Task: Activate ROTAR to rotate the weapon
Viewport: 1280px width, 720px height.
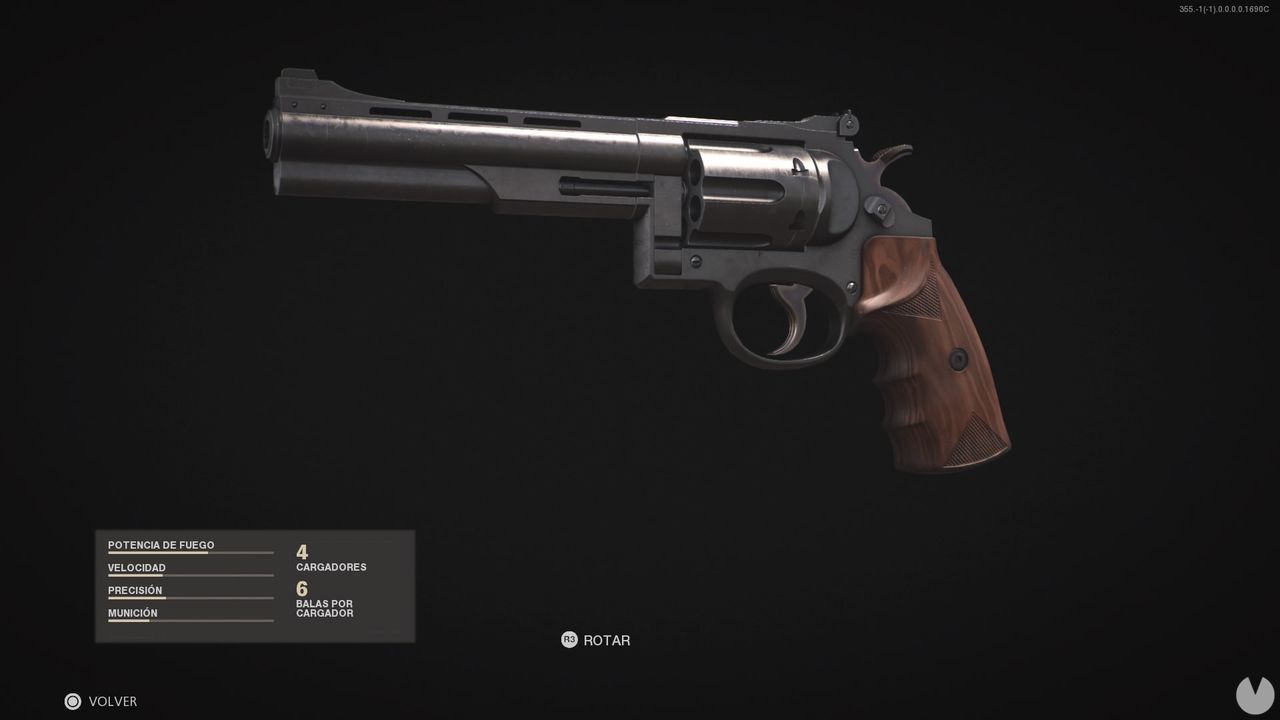Action: [x=608, y=640]
